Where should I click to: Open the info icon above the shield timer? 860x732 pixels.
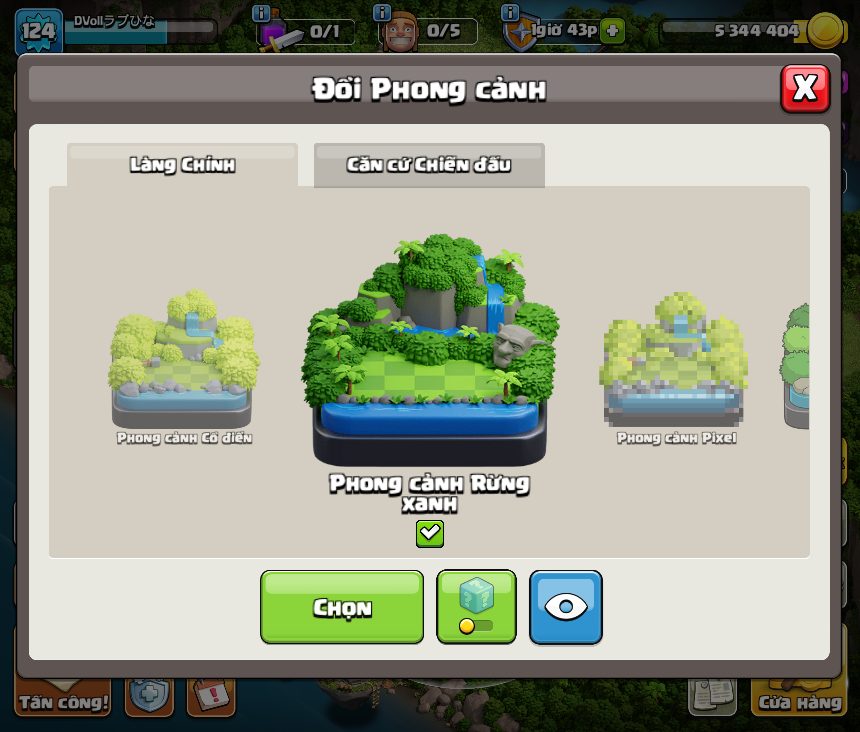pos(510,12)
